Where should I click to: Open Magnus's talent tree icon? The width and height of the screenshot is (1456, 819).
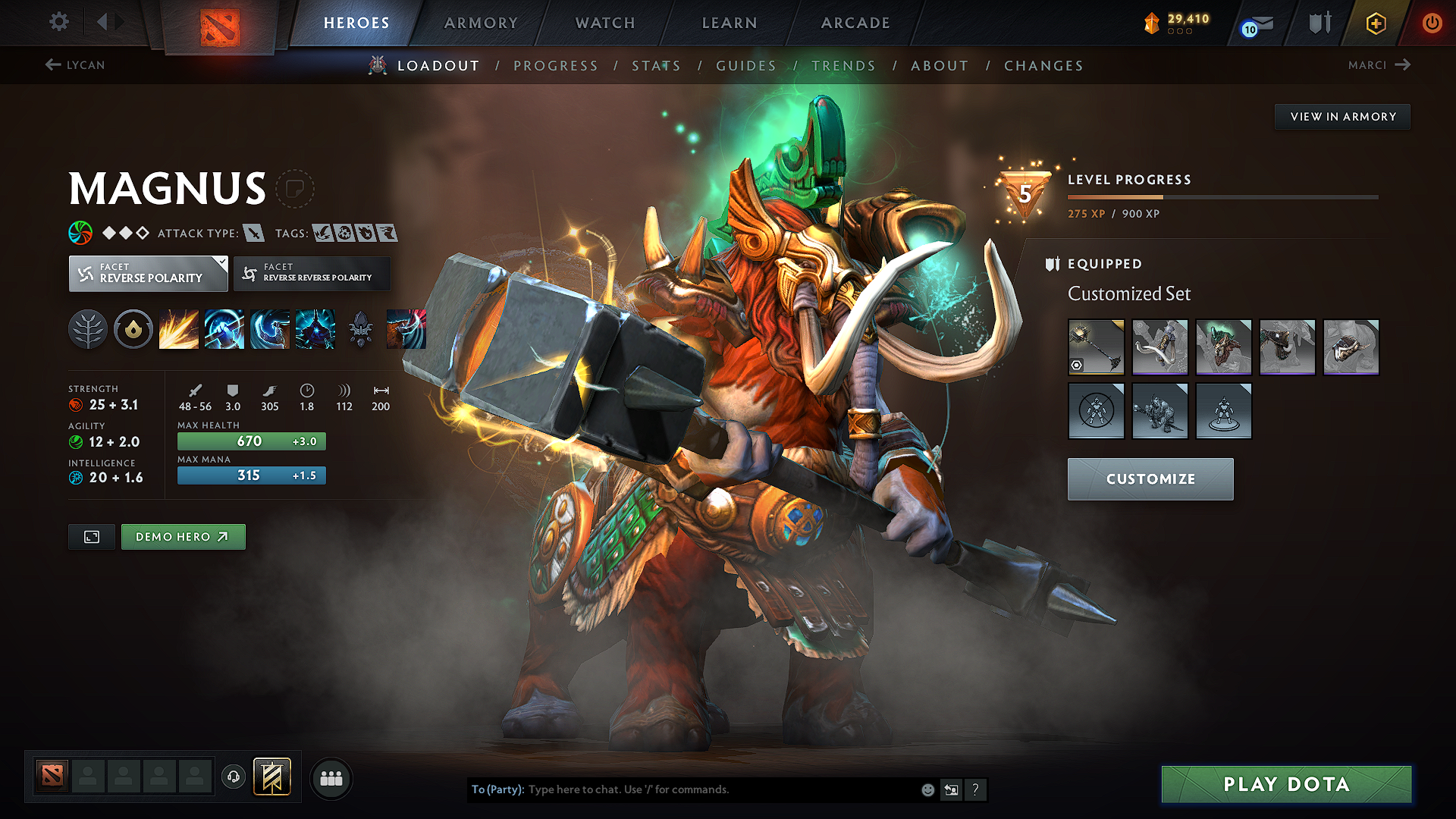[88, 328]
